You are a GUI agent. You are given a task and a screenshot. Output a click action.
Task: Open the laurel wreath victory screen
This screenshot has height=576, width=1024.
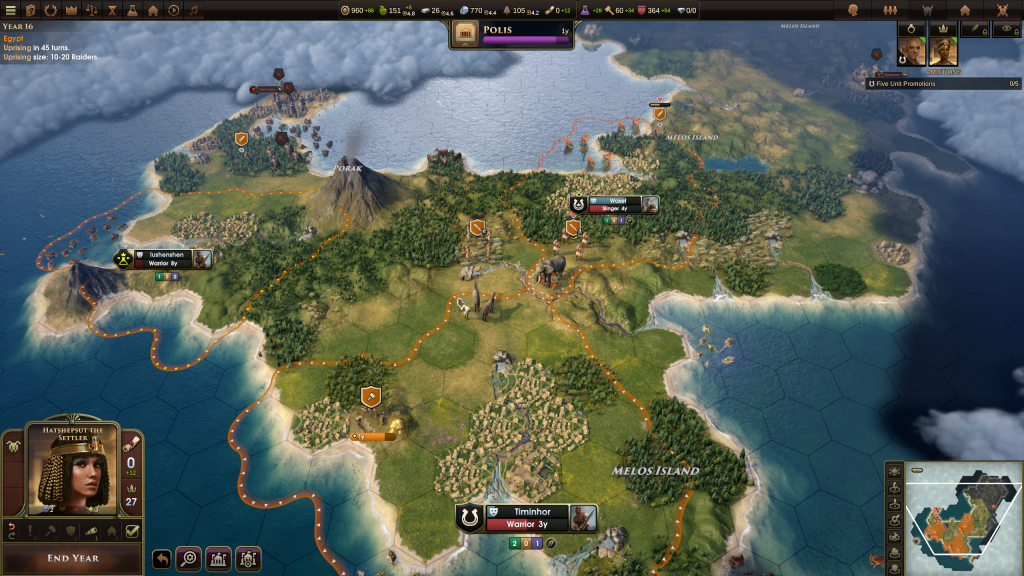[x=53, y=10]
